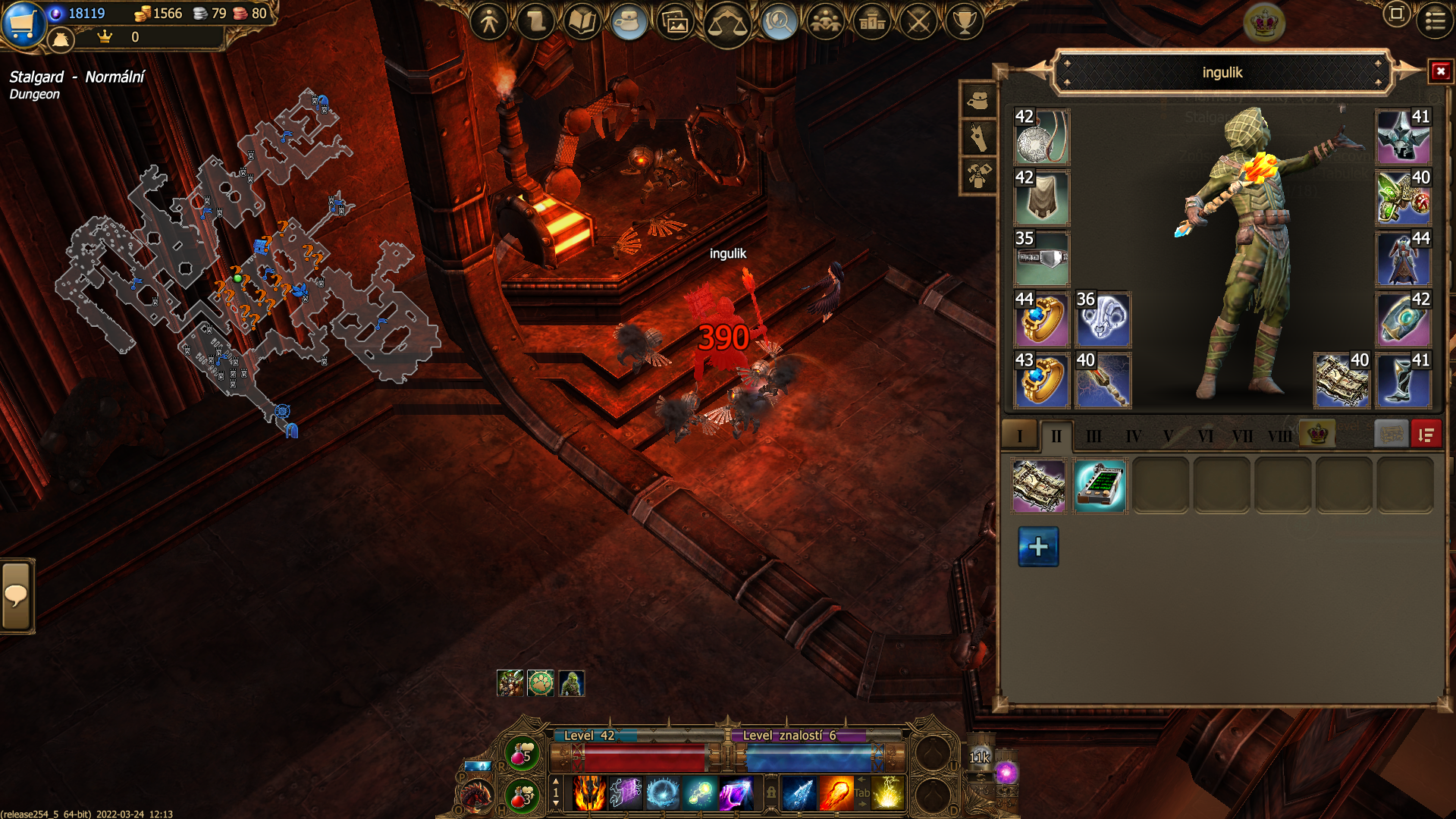Activate the yellow lightning skill
Viewport: 1456px width, 819px height.
[x=887, y=794]
